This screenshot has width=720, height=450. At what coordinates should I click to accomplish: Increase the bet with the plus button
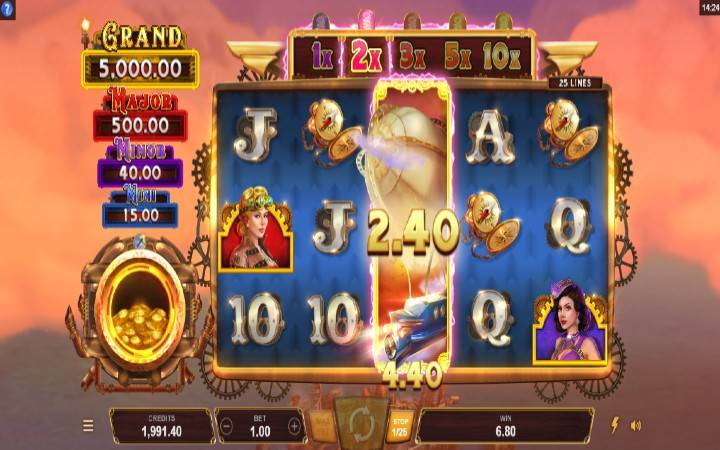coord(294,425)
